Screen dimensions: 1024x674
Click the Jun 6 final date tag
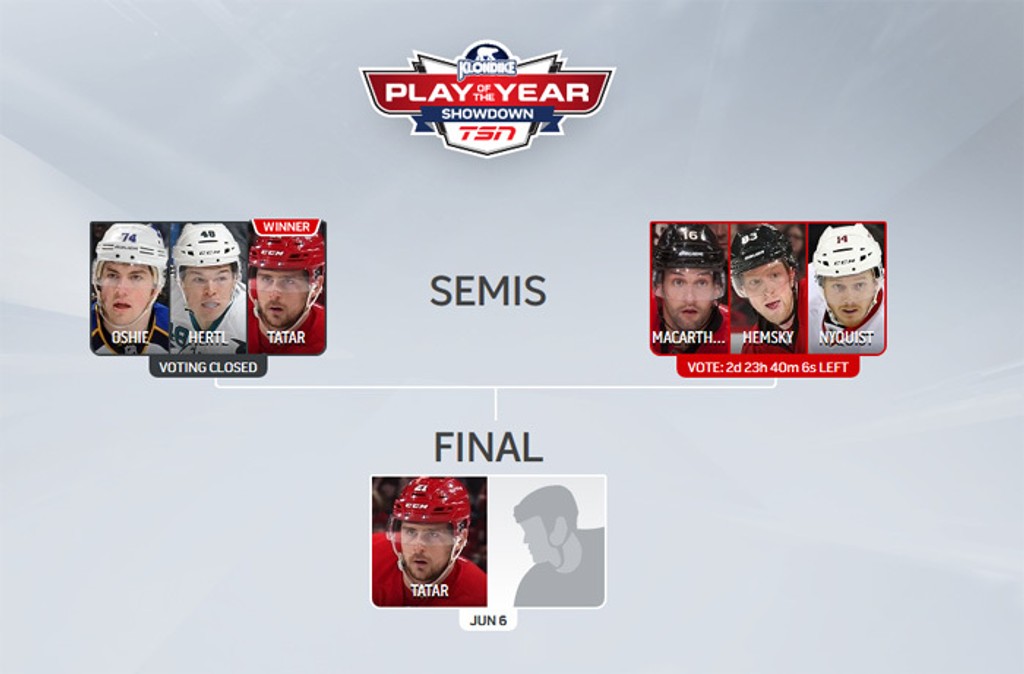[488, 620]
